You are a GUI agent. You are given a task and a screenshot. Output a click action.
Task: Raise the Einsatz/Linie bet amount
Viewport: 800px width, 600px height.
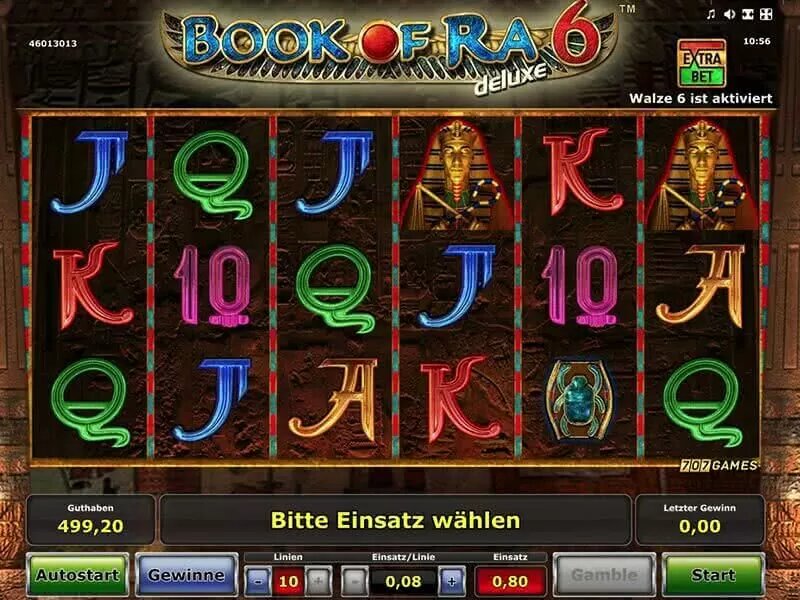click(451, 581)
